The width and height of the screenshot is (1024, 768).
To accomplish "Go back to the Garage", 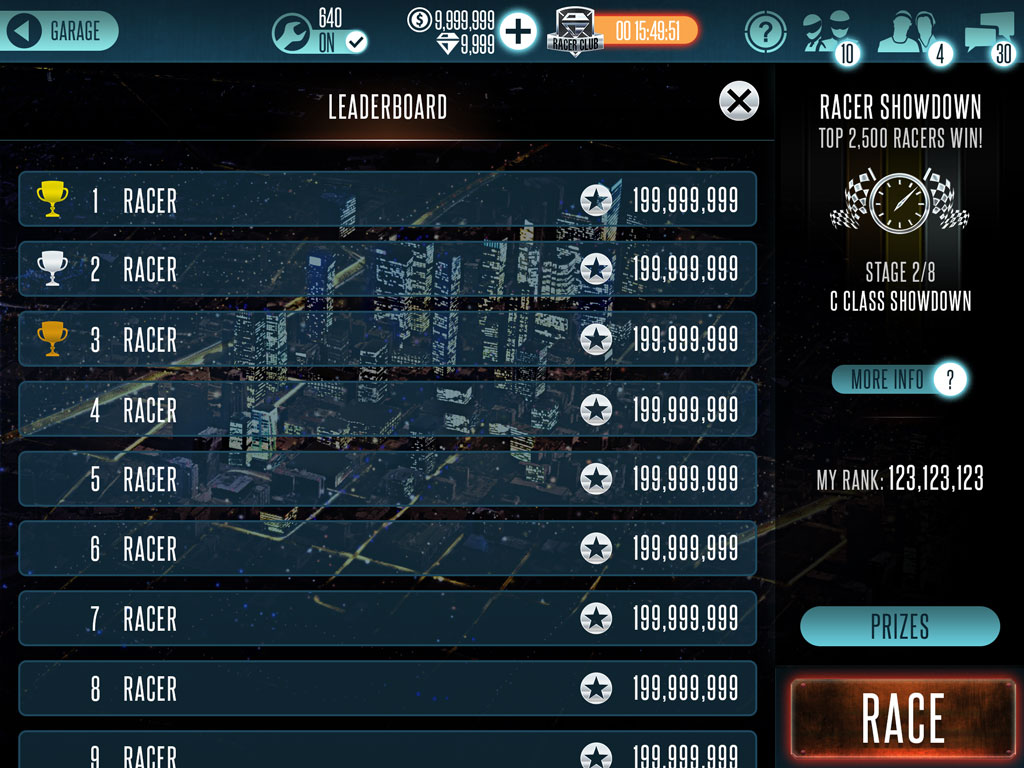I will [60, 31].
